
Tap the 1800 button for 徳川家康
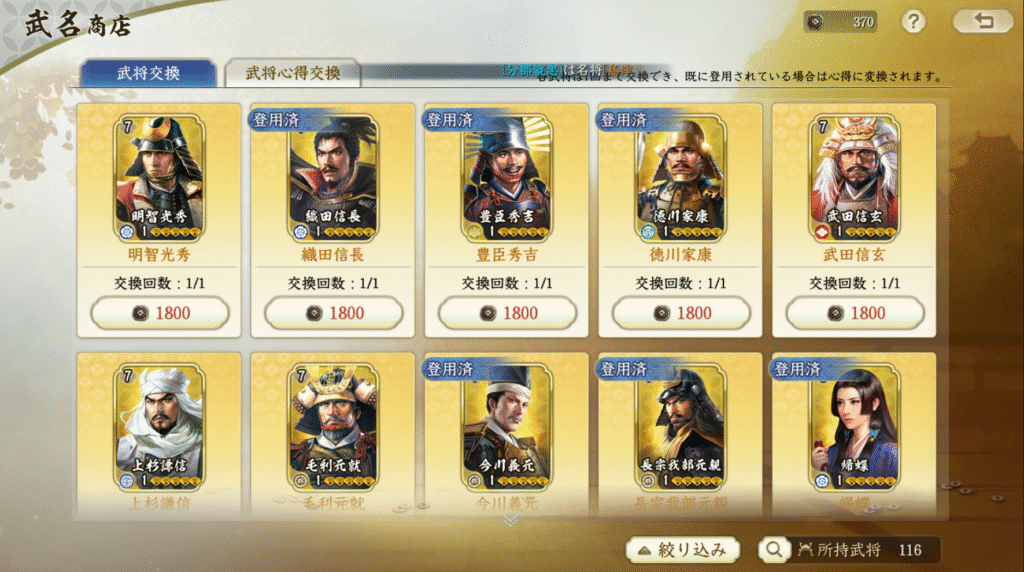click(682, 313)
